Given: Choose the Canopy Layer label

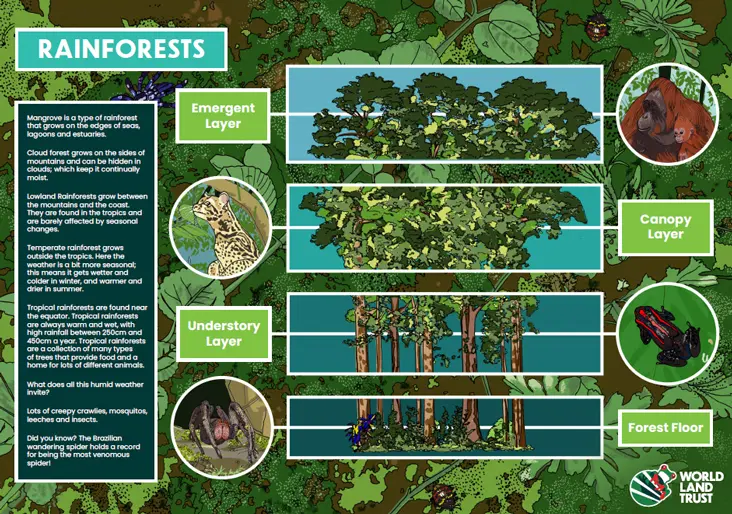Looking at the screenshot, I should (x=665, y=226).
